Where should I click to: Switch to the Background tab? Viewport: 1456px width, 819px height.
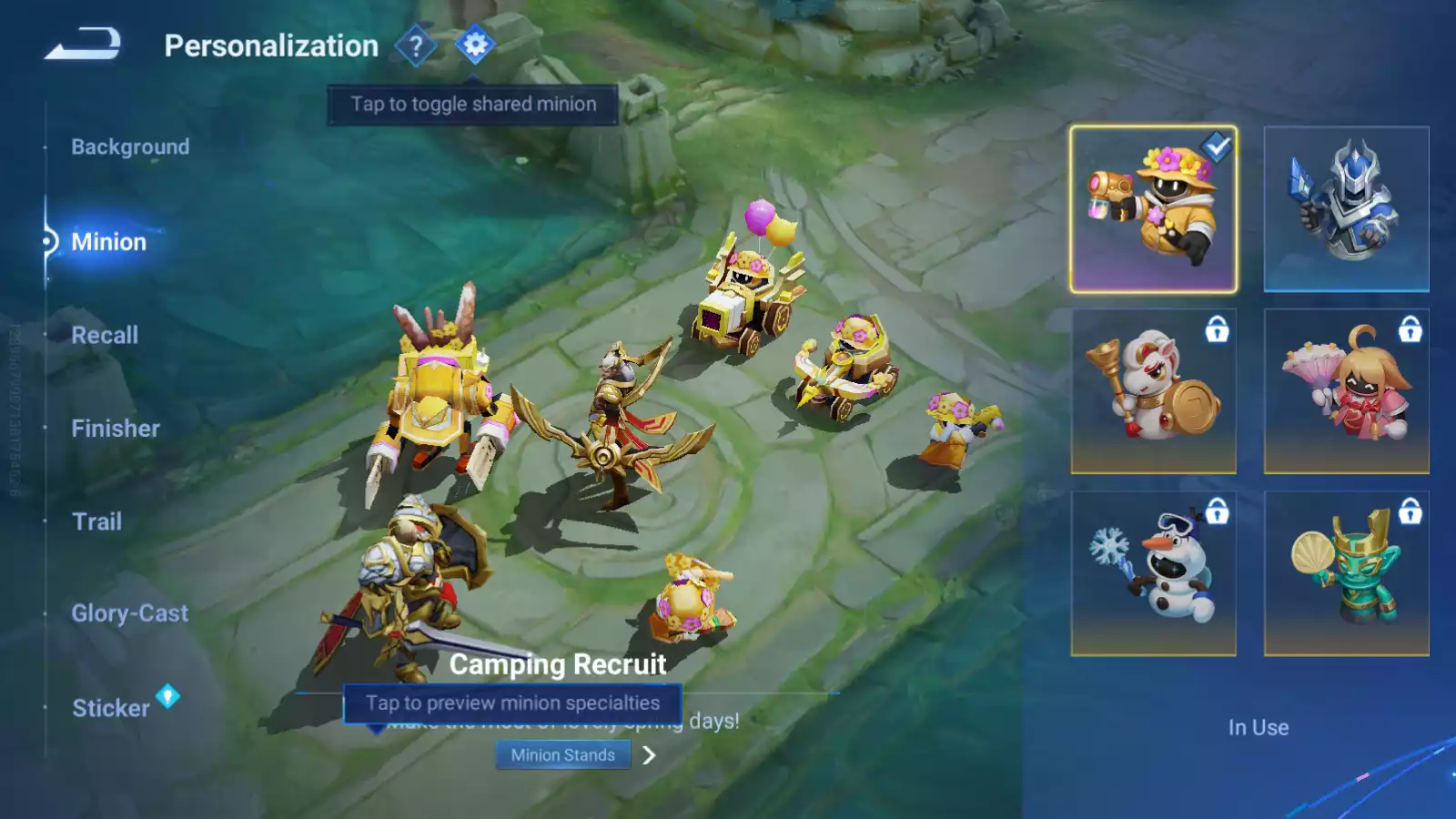pos(130,147)
